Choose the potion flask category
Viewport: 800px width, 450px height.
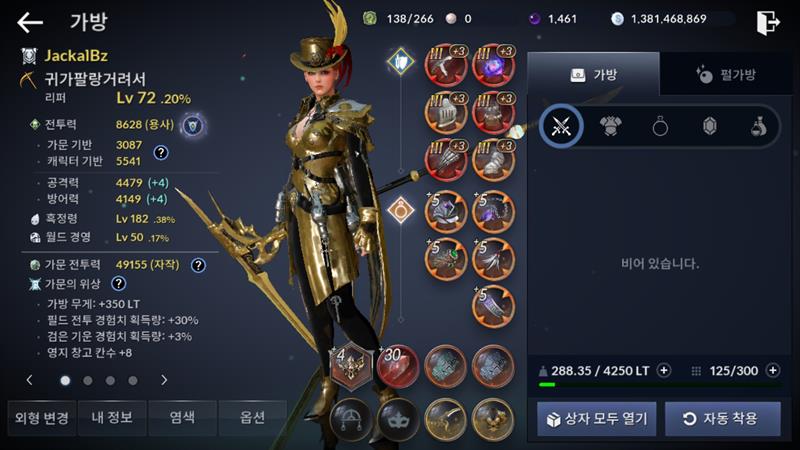(759, 126)
